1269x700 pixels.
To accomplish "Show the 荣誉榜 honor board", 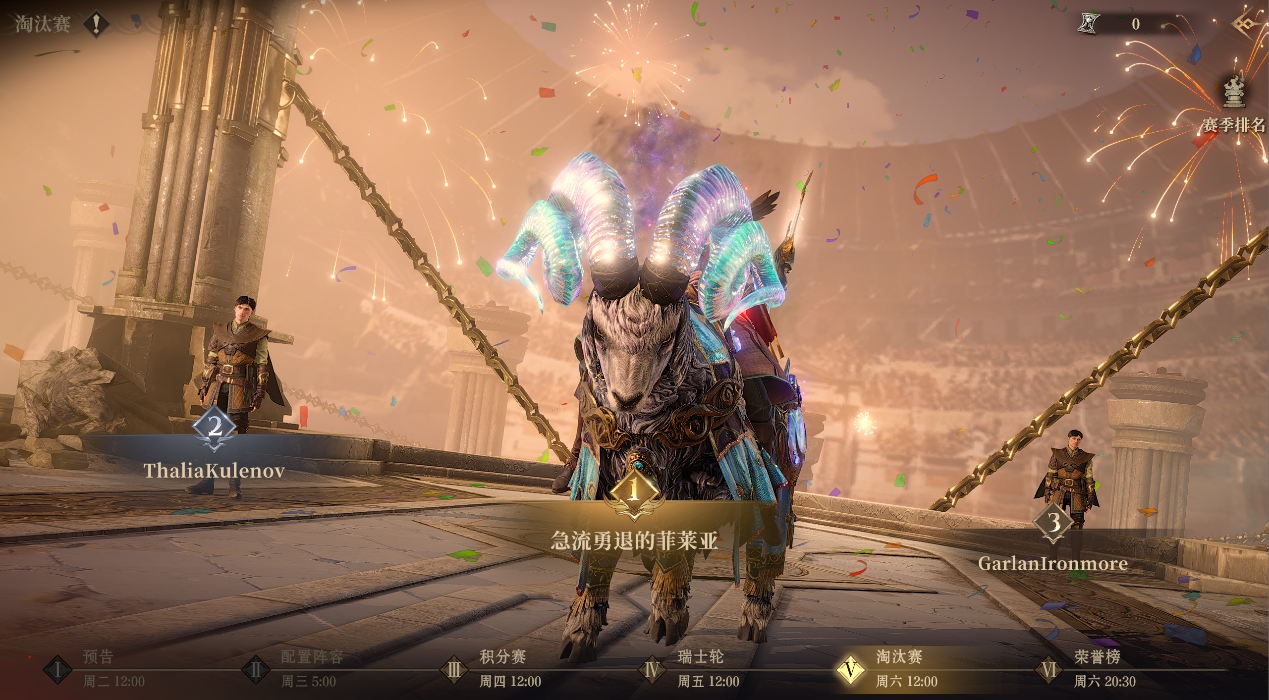I will (x=1092, y=668).
